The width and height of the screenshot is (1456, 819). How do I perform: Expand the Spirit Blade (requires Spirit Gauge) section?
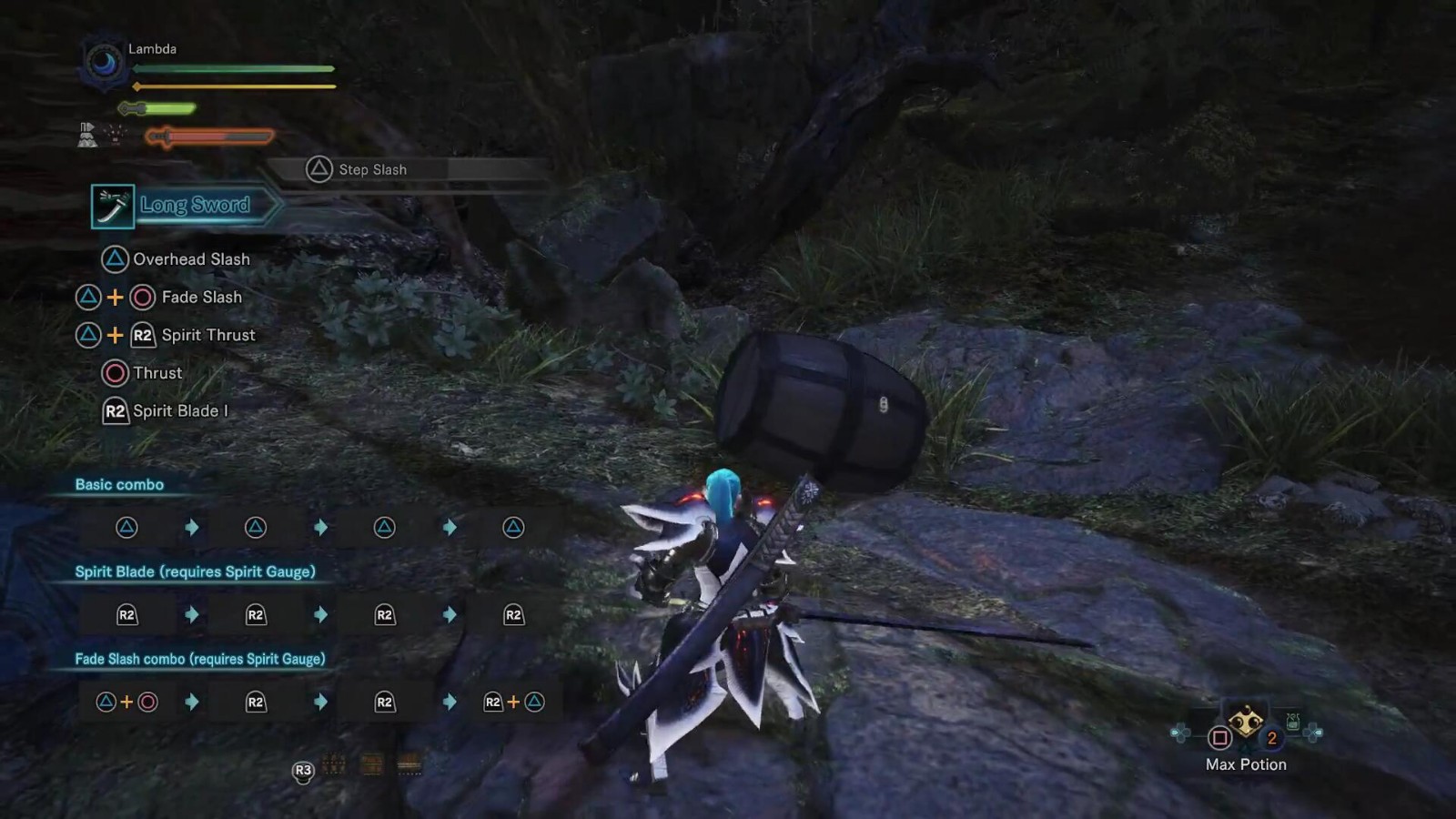(195, 571)
